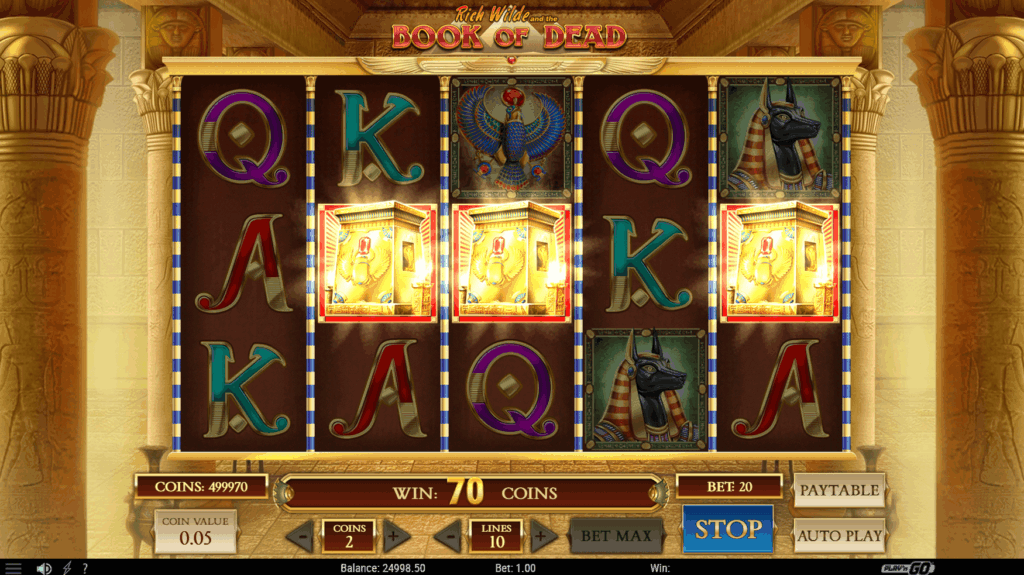Toggle the lightning bolt fast play option
Screen dimensions: 1024x575
coord(68,568)
